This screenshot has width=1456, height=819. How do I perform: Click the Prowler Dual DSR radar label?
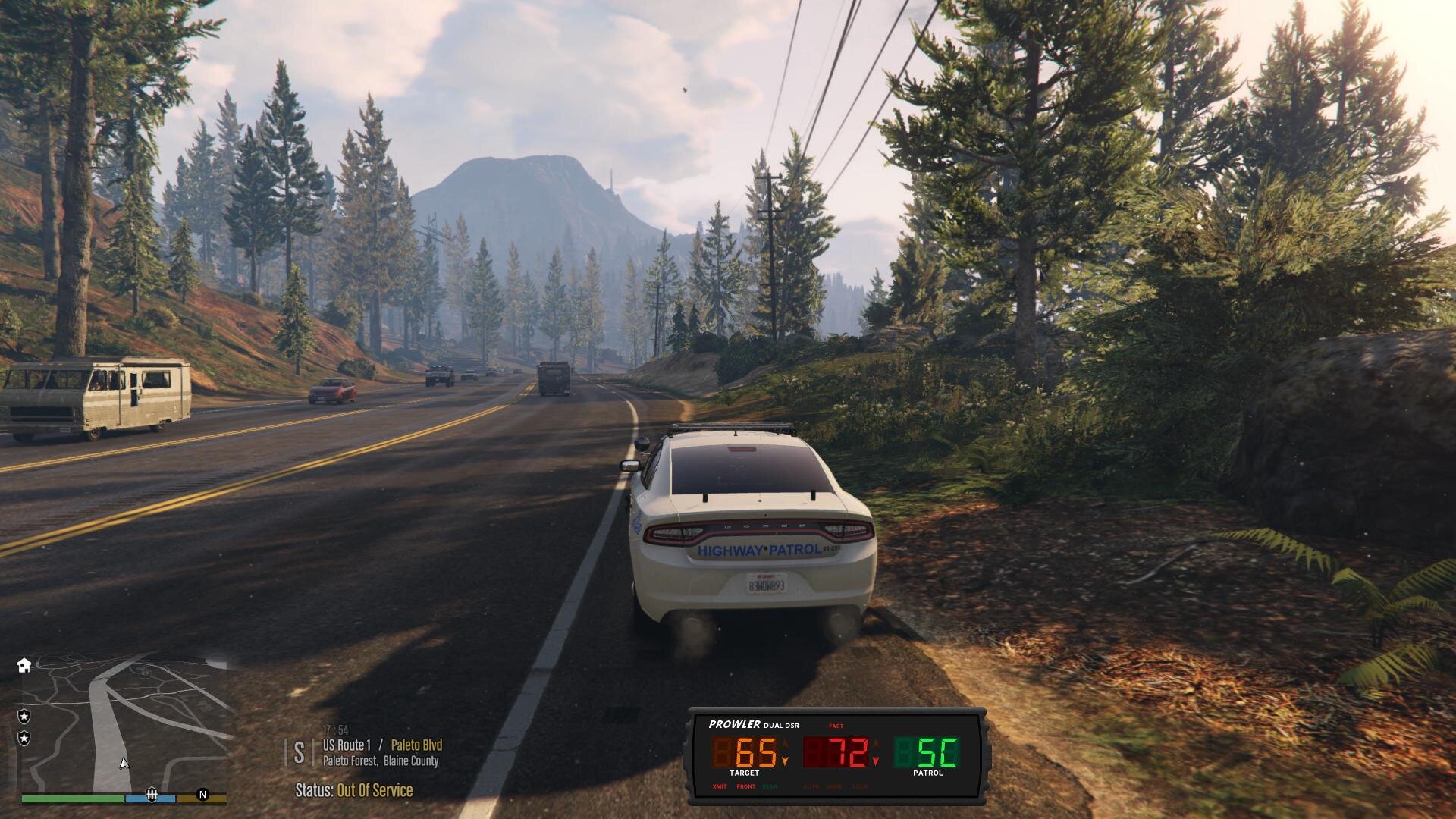click(753, 725)
